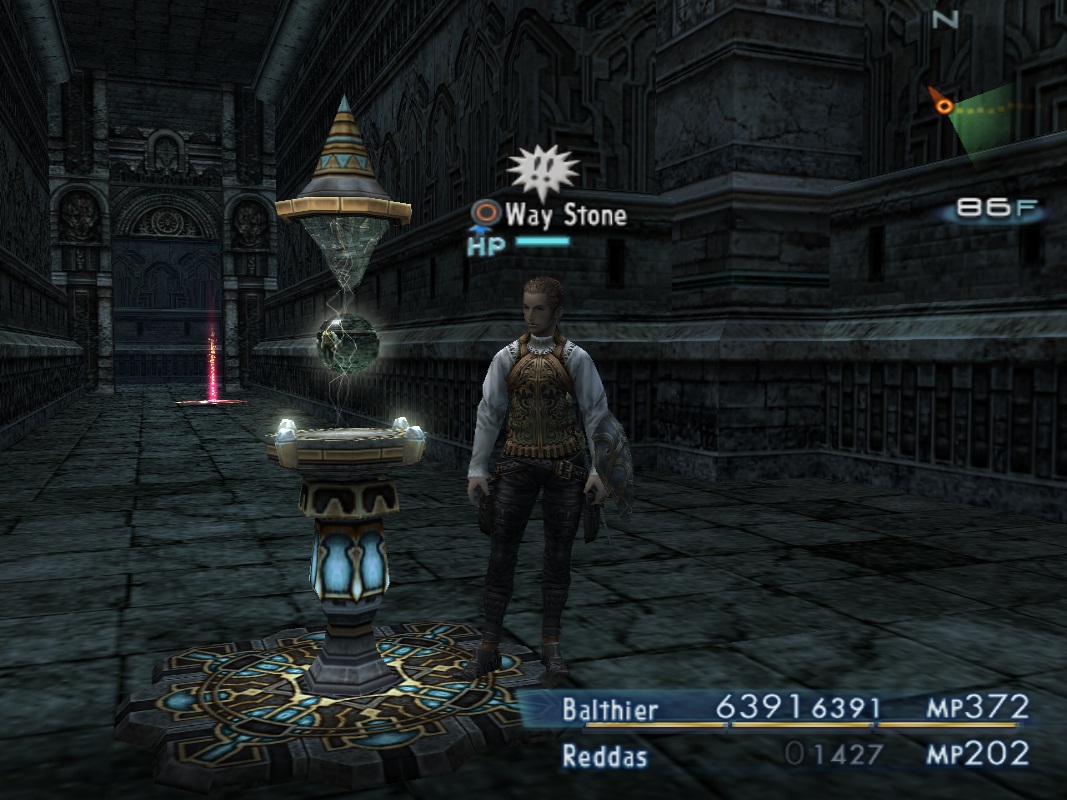Select Balthier in the party list
This screenshot has width=1067, height=800.
tap(610, 710)
